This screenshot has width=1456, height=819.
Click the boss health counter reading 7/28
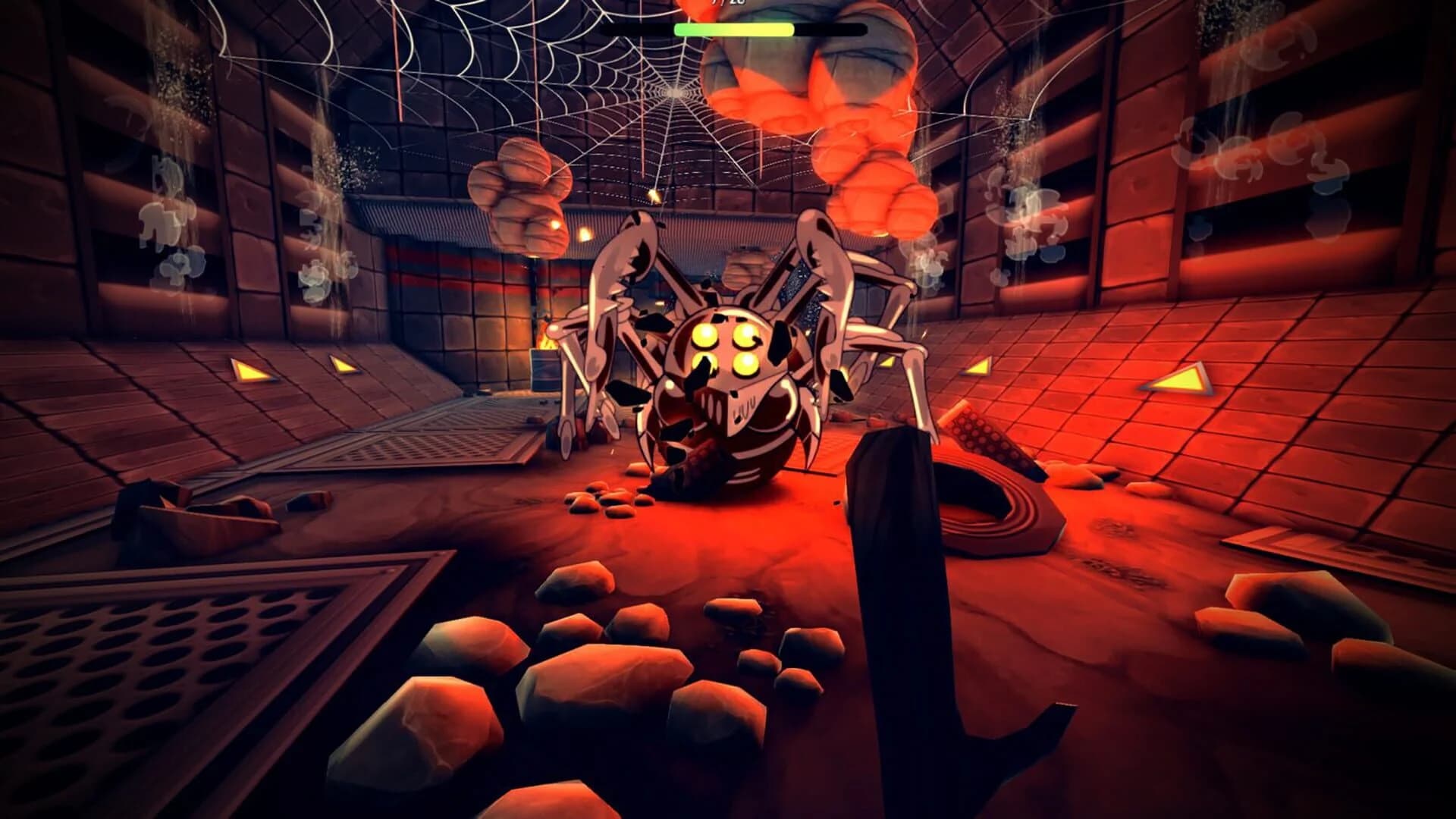click(x=724, y=4)
